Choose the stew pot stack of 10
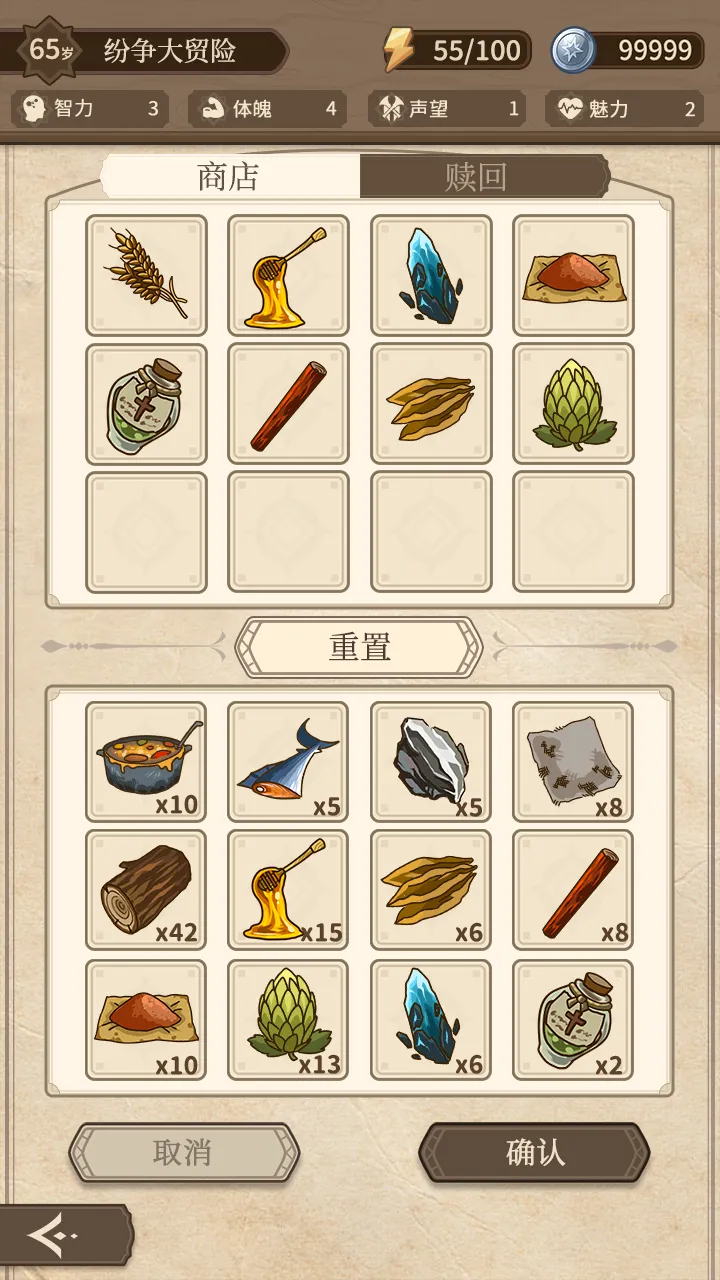 pos(146,762)
